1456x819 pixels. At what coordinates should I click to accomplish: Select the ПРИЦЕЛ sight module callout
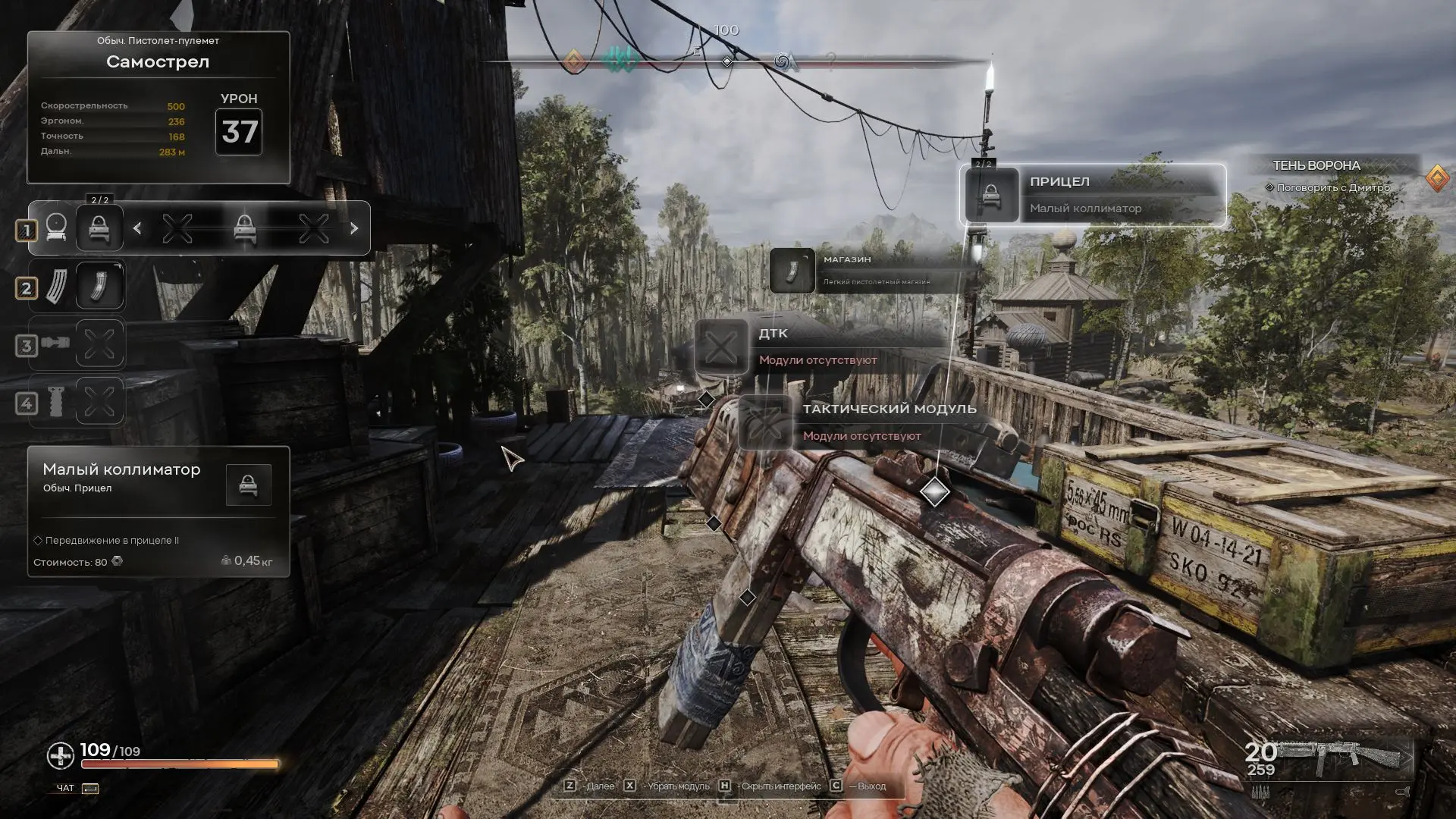[1092, 195]
